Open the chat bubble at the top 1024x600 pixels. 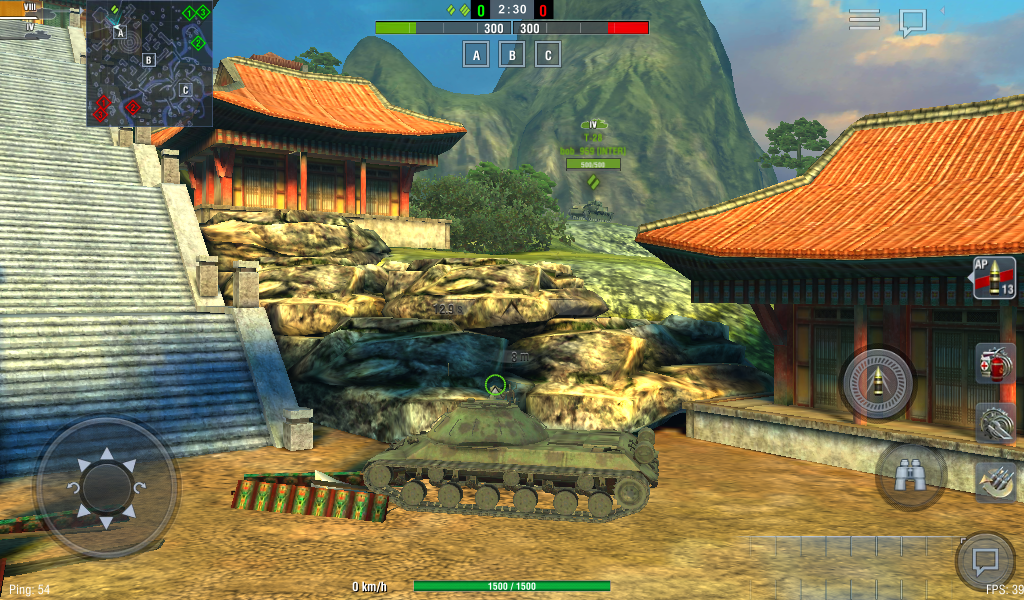[912, 22]
